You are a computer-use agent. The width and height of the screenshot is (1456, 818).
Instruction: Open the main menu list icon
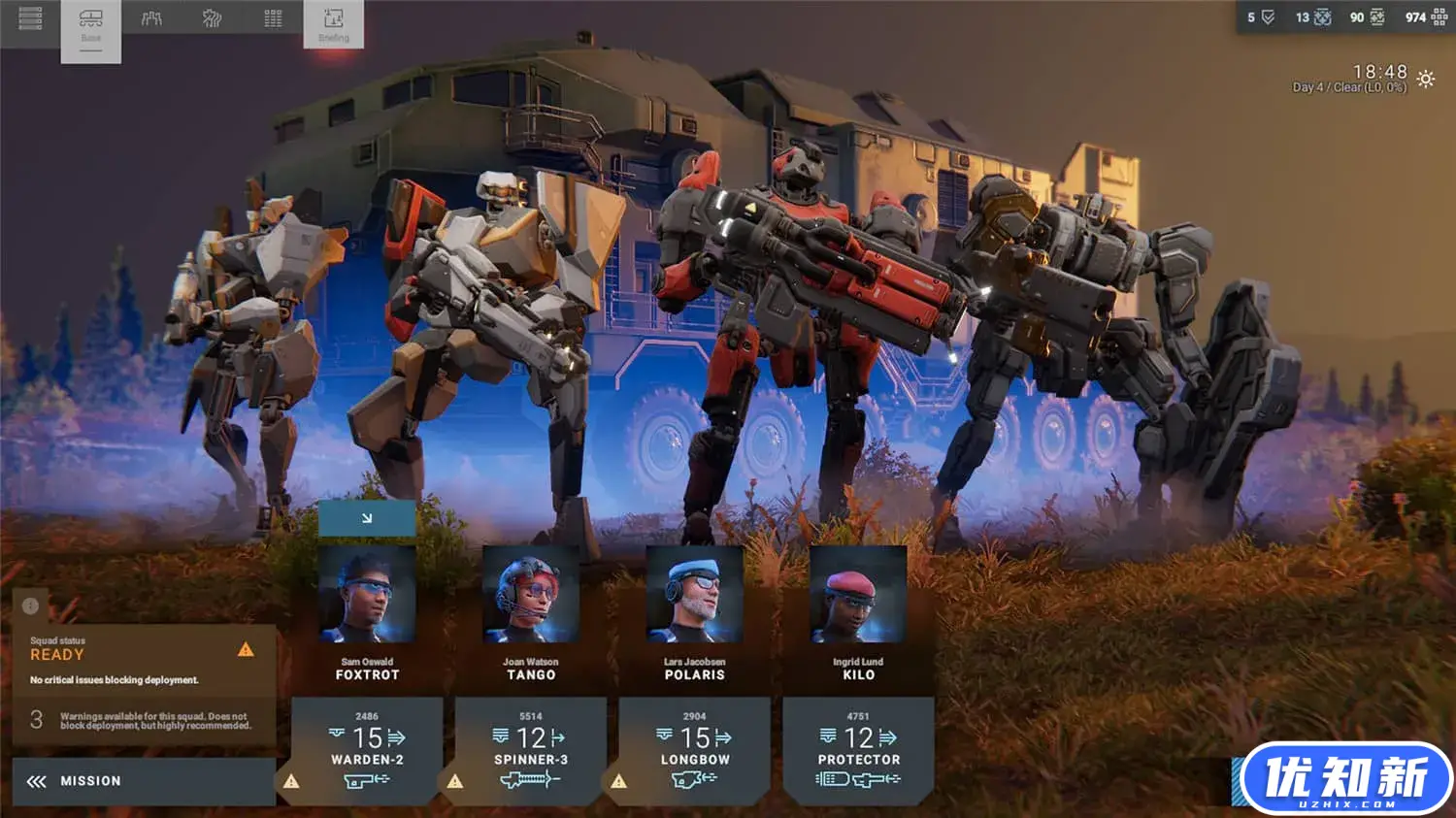30,18
